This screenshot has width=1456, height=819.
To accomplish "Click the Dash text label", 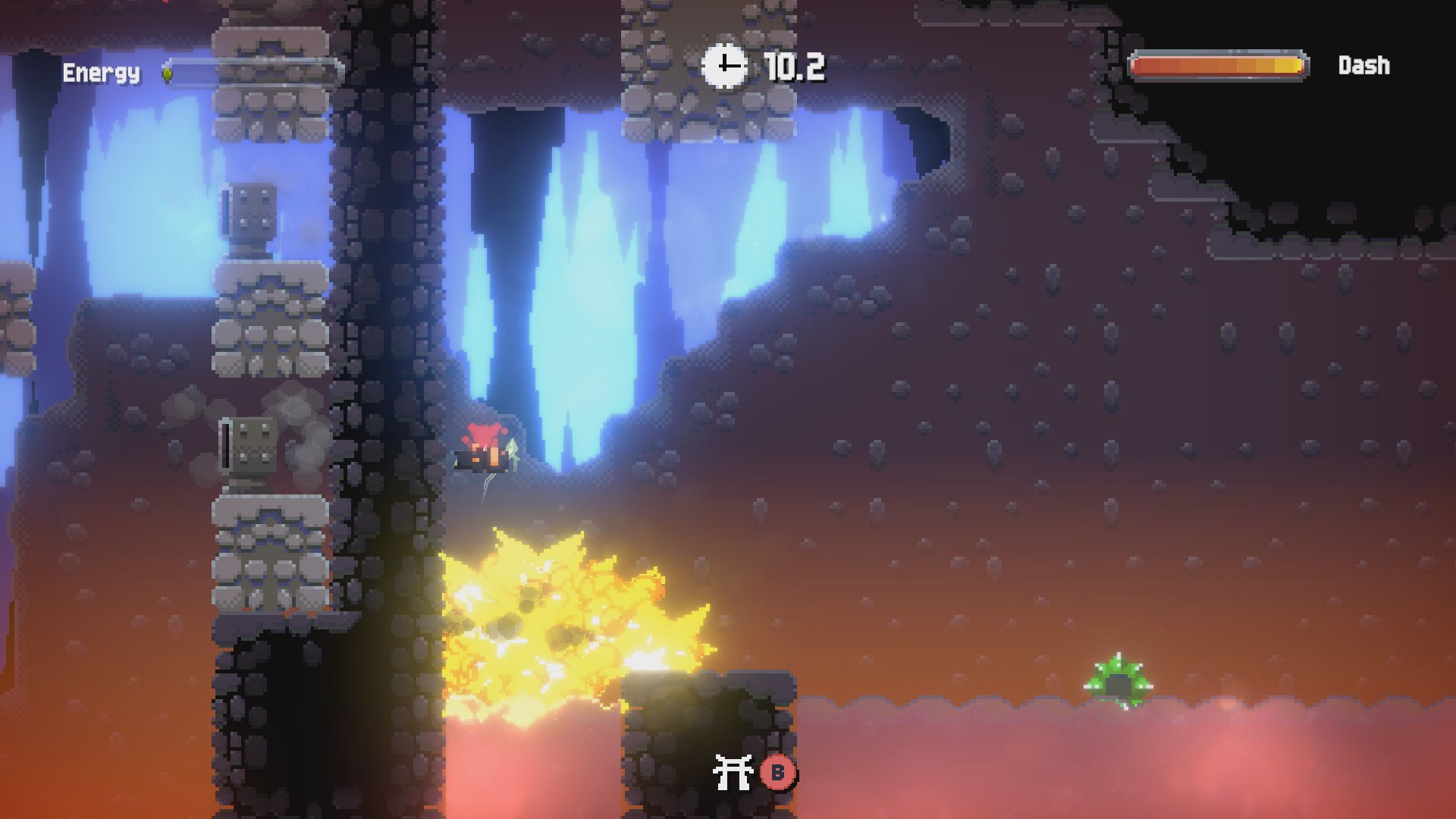I will (x=1363, y=65).
